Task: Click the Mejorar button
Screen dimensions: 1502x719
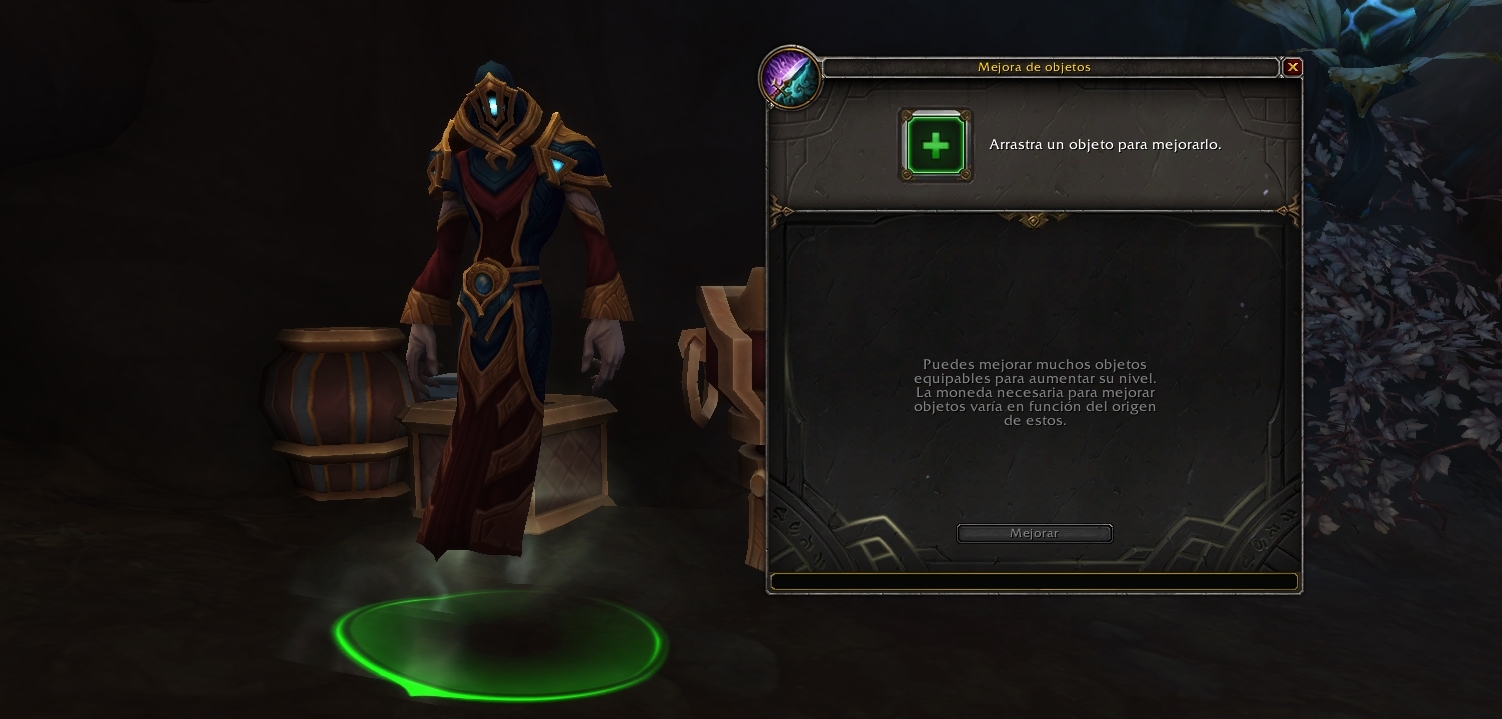Action: (1034, 533)
